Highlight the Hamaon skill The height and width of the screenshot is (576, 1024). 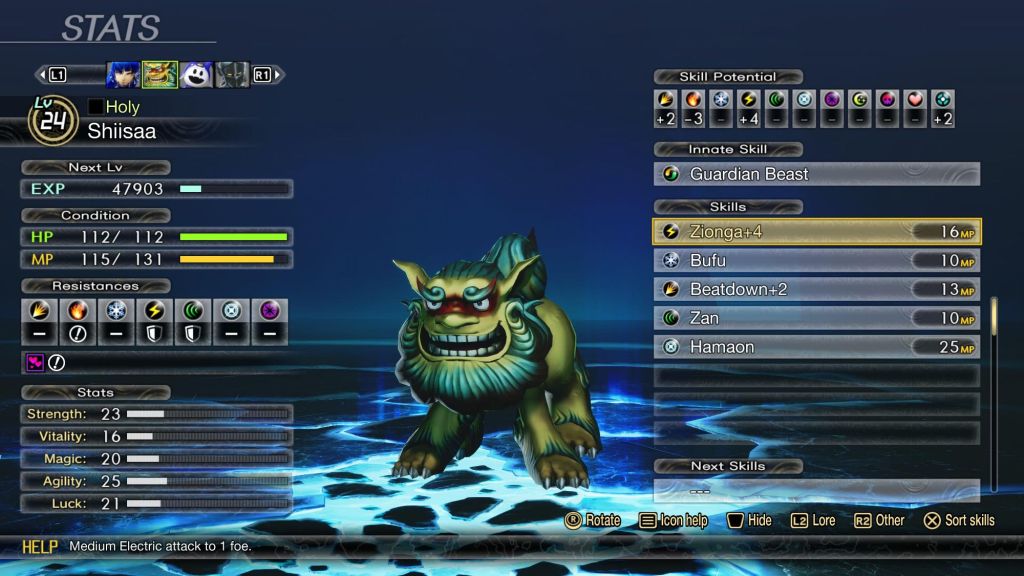pos(816,347)
